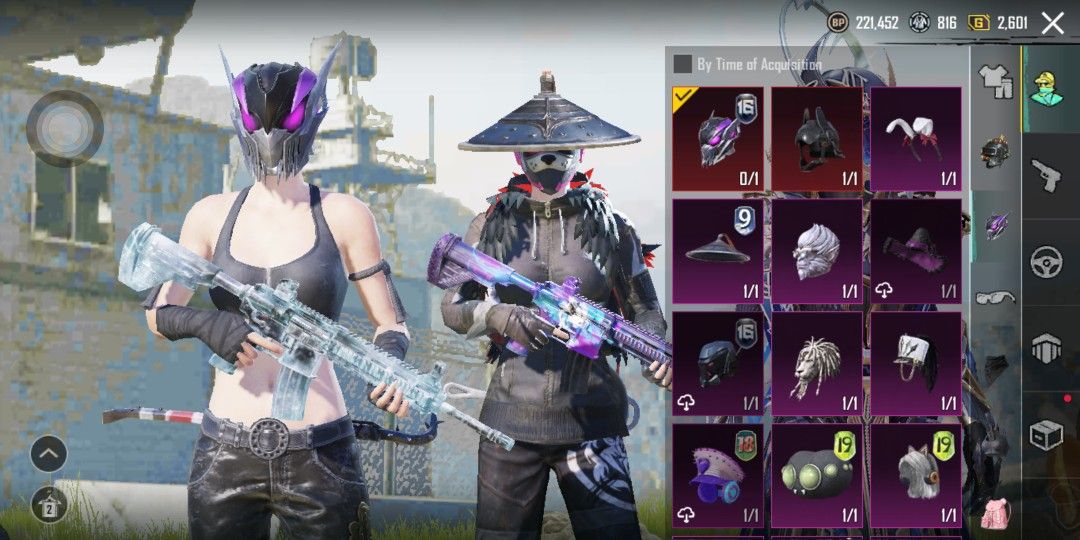Equip the conical straw hat item
This screenshot has width=1080, height=540.
pos(717,250)
